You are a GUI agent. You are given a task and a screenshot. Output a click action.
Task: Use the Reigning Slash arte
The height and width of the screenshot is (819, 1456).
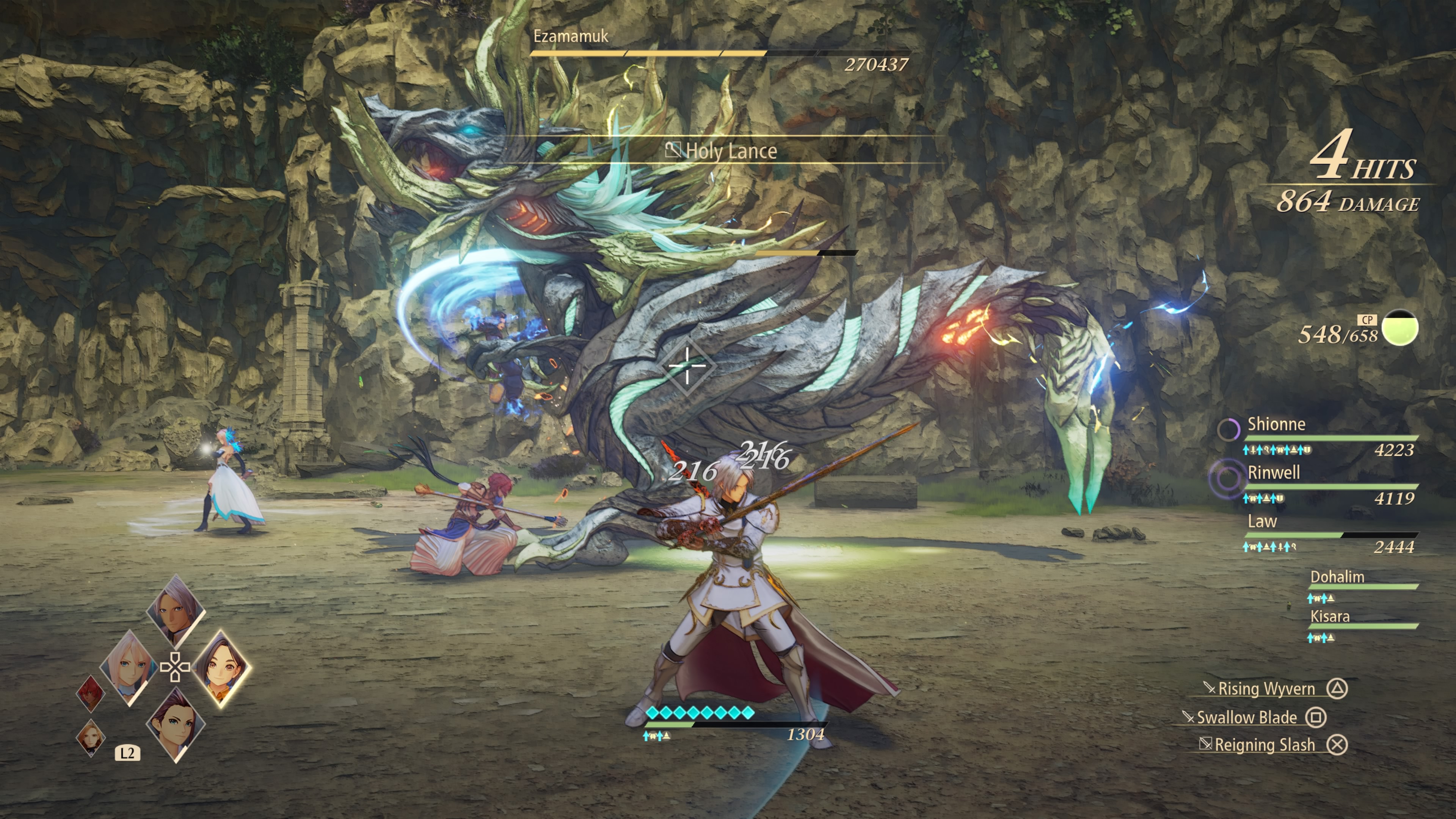(x=1265, y=745)
